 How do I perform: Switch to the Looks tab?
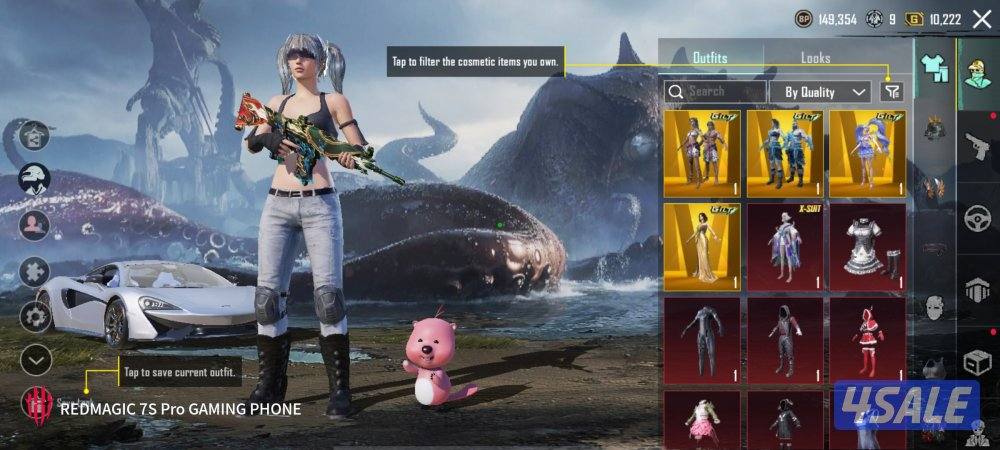[815, 58]
